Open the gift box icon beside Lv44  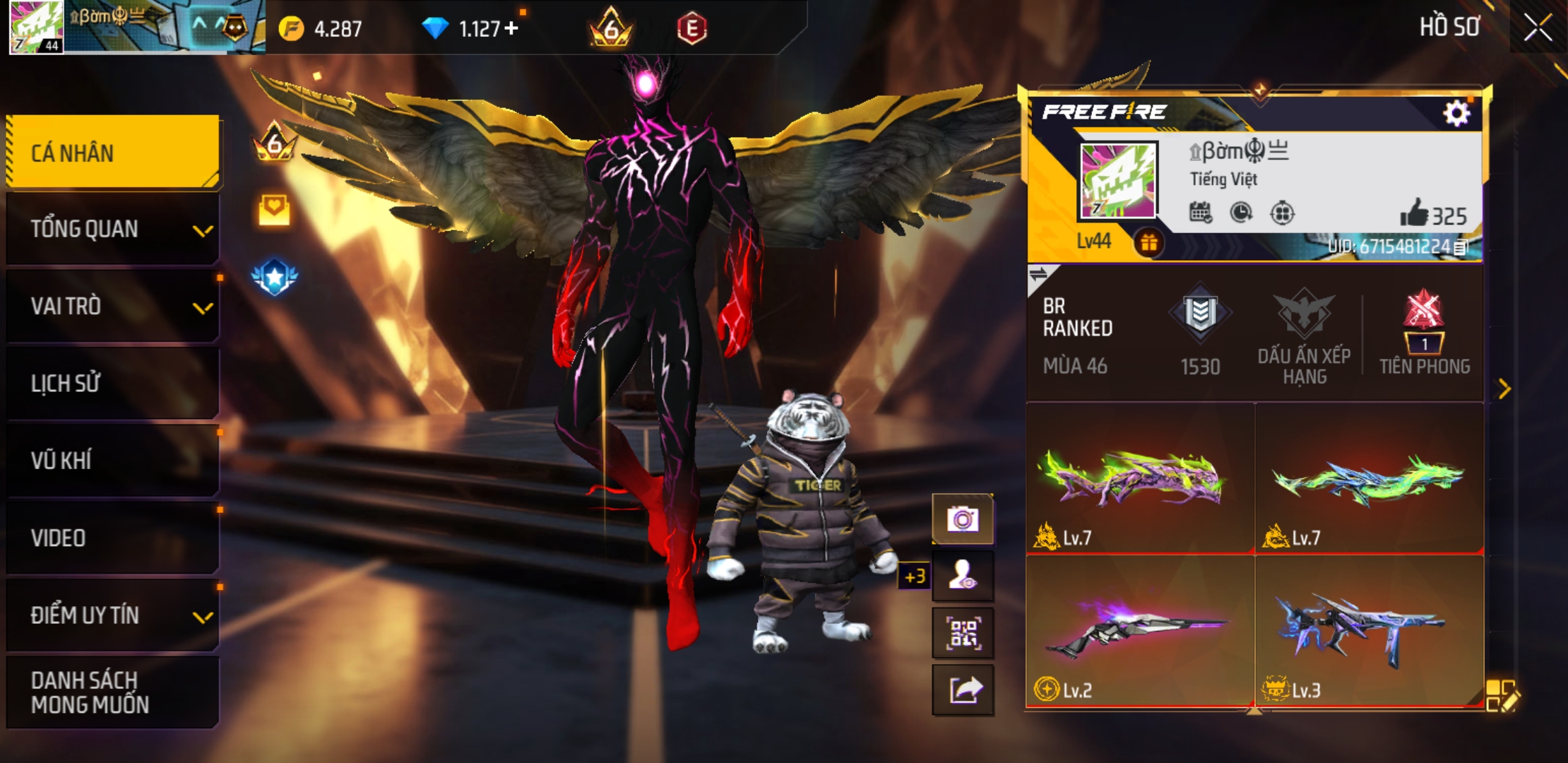point(1148,243)
